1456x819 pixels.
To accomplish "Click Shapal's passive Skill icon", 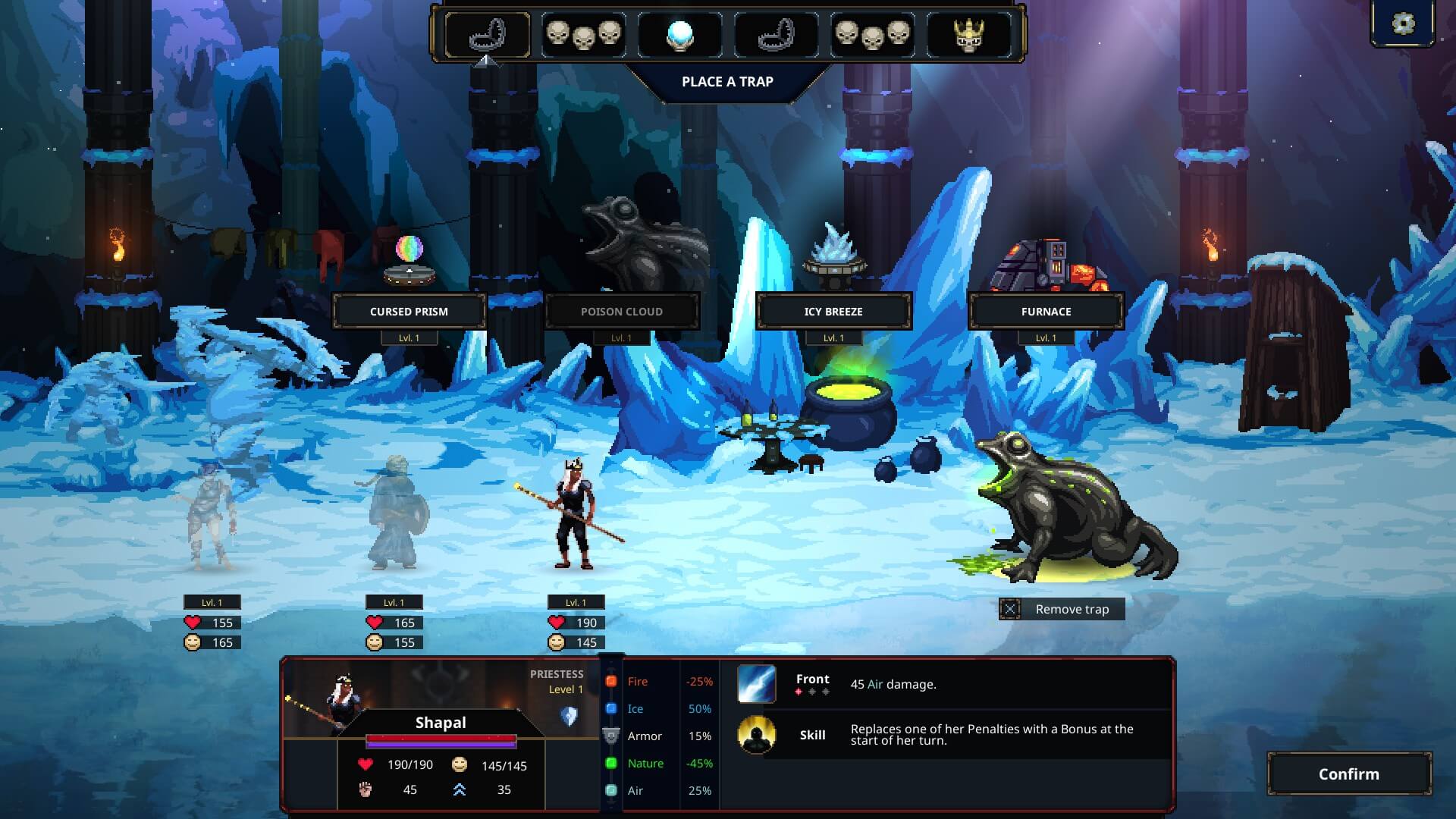I will tap(756, 735).
